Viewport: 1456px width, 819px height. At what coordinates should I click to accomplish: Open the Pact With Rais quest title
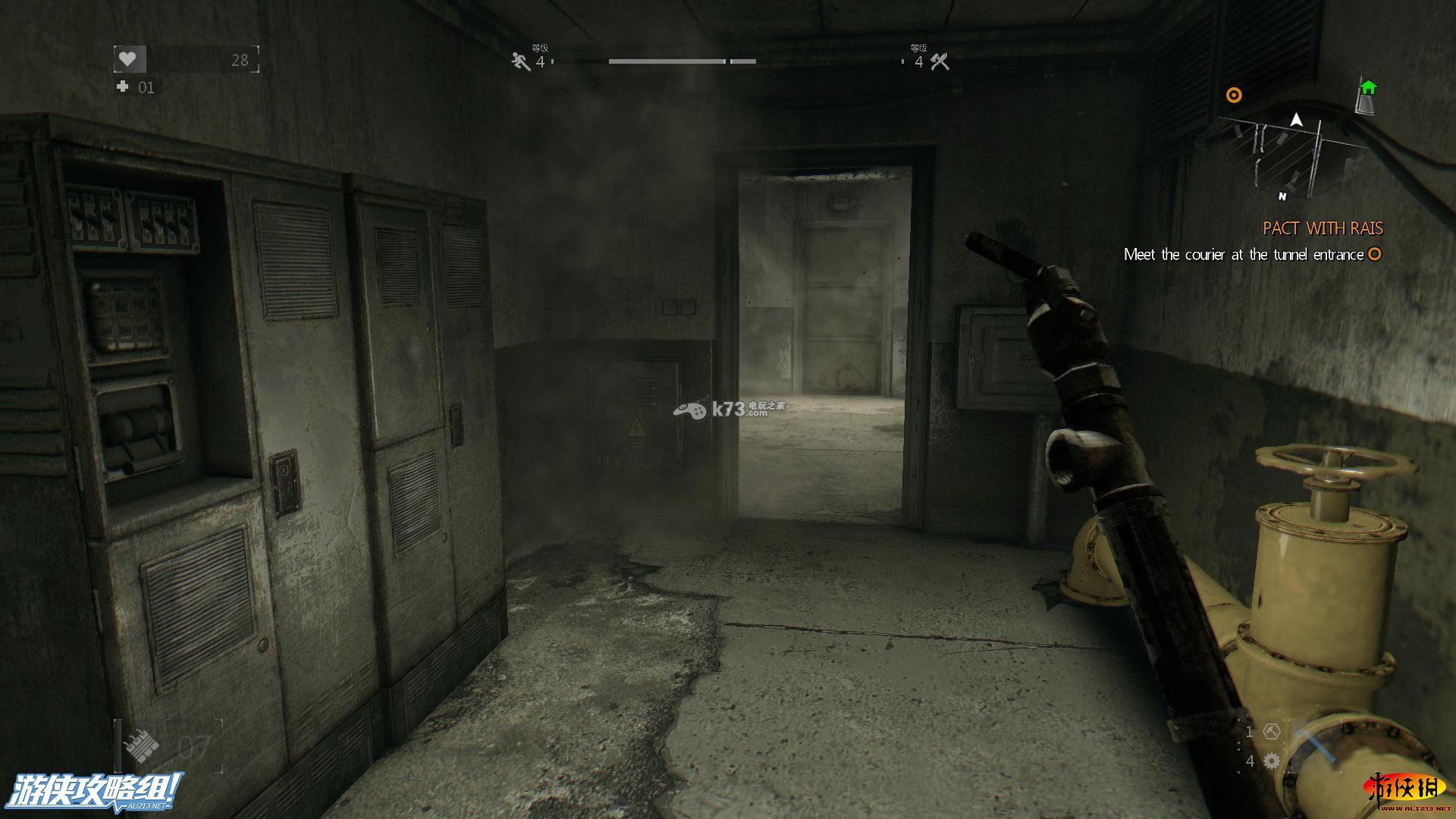pos(1323,228)
